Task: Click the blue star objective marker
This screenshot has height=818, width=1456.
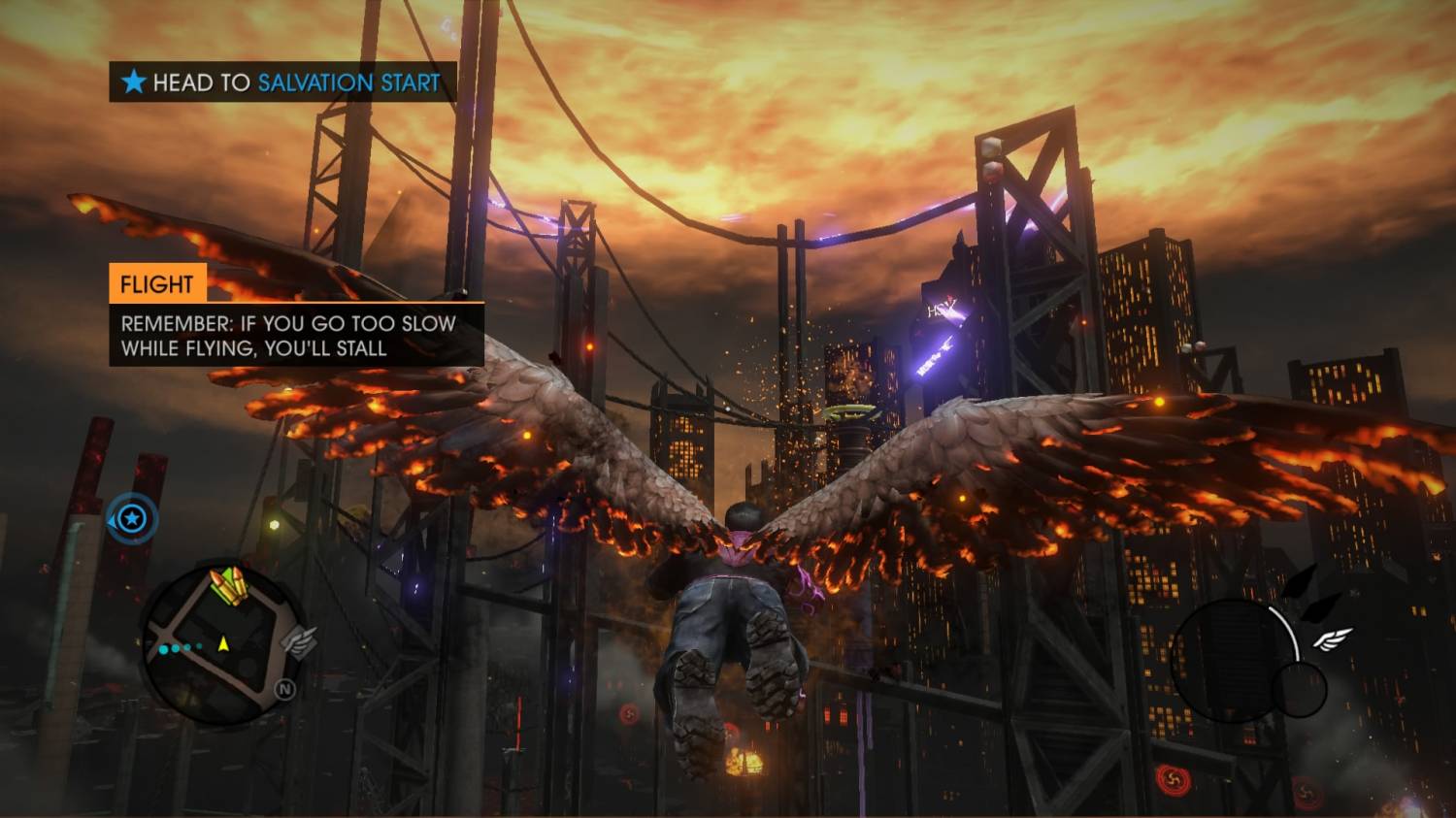Action: point(133,518)
